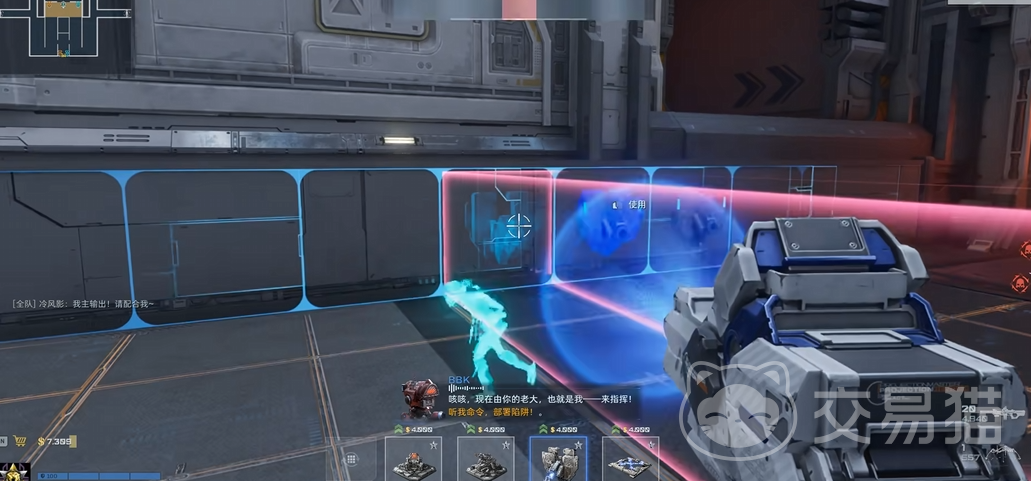This screenshot has width=1031, height=481.
Task: Click the BBK robot portrait
Action: point(419,397)
